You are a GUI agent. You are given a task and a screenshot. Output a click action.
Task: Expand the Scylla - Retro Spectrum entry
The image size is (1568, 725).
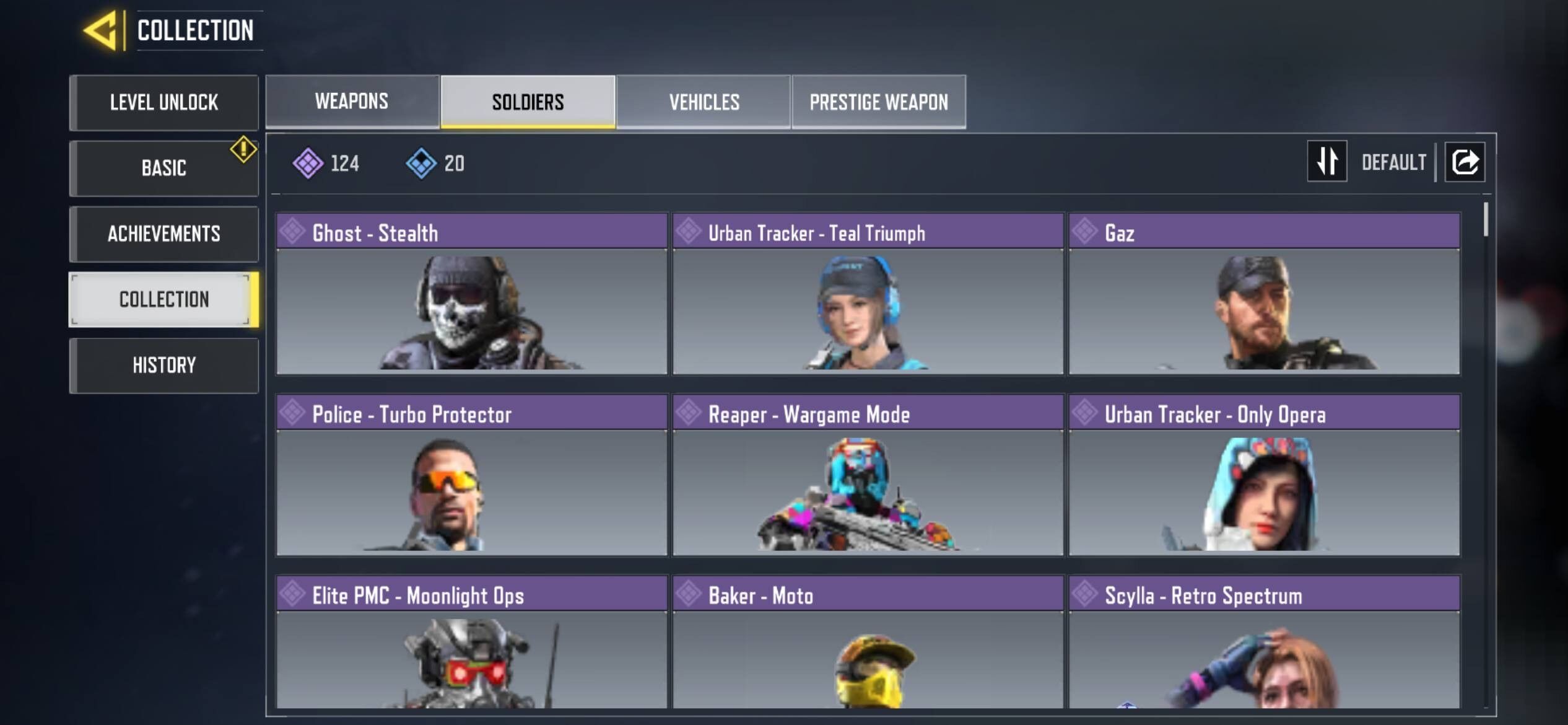click(x=1263, y=657)
